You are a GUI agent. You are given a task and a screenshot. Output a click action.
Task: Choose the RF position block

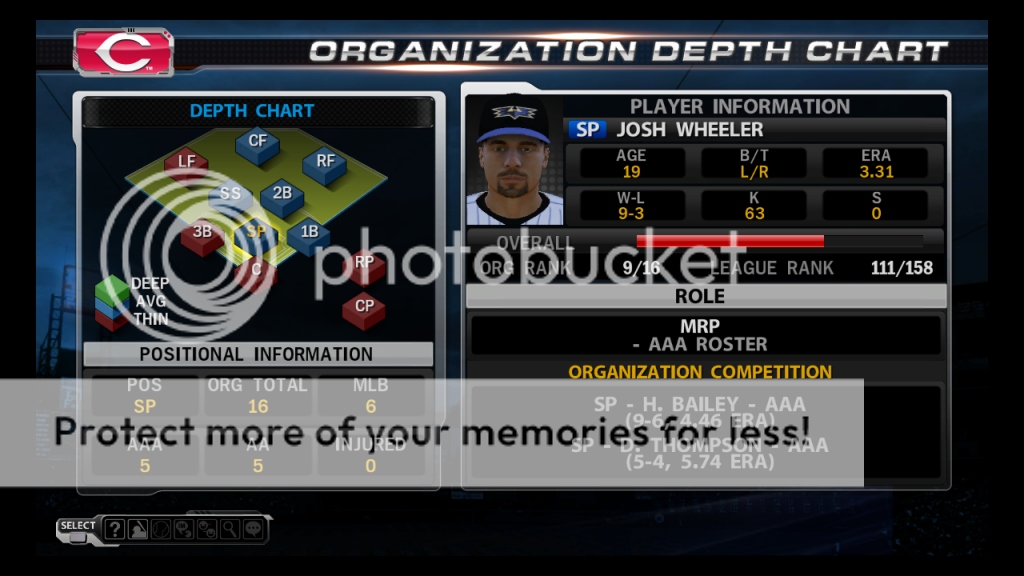tap(325, 161)
